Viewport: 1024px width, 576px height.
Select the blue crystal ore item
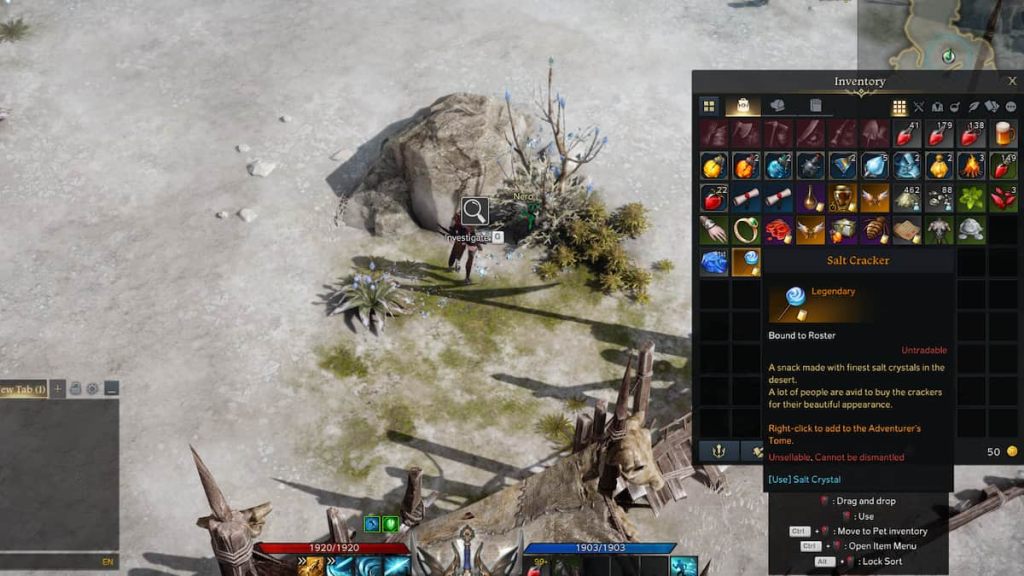(x=714, y=262)
